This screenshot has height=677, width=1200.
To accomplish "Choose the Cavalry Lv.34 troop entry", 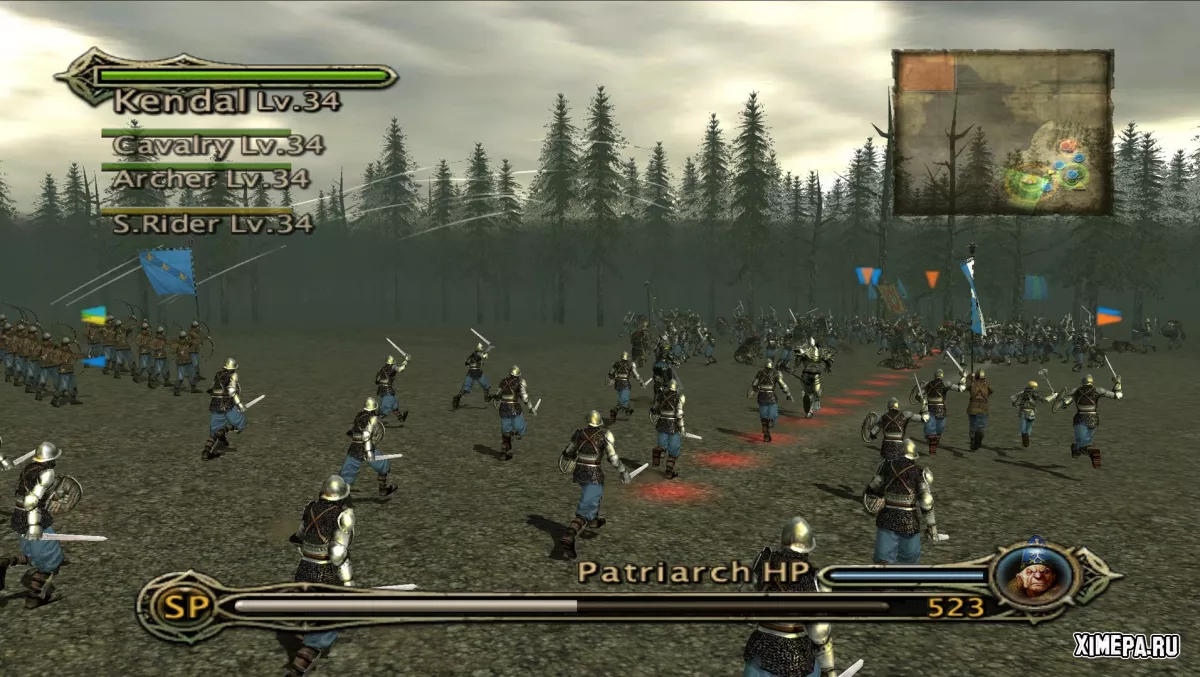I will click(218, 145).
